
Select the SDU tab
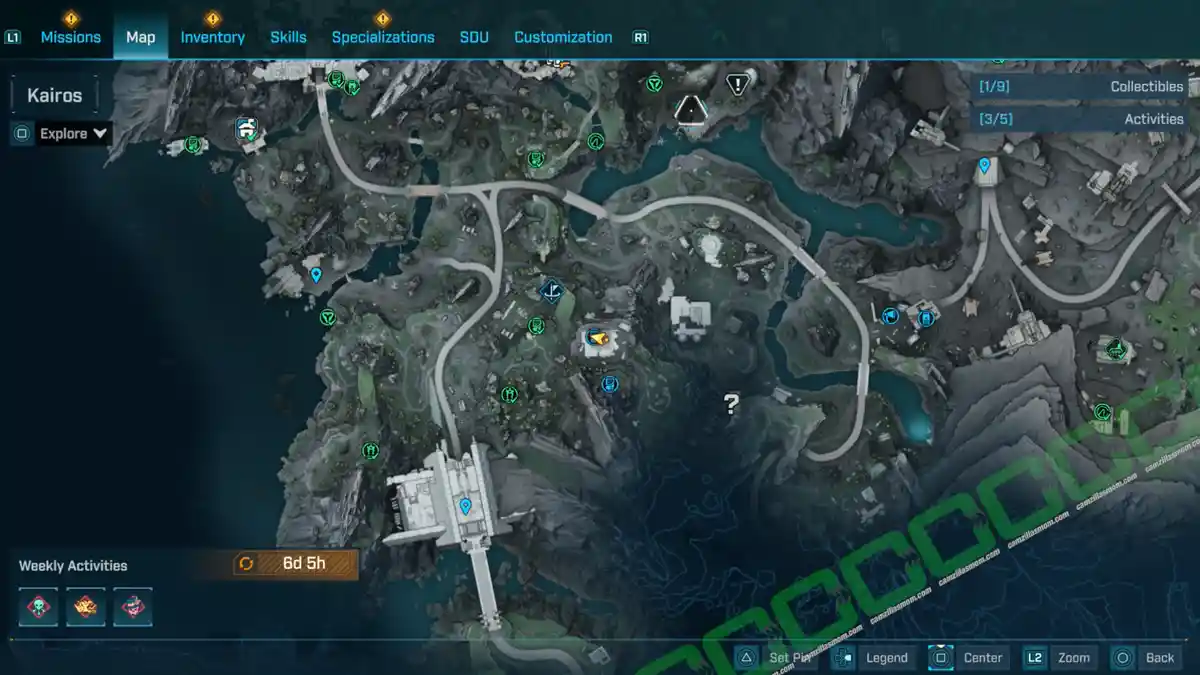pyautogui.click(x=474, y=37)
